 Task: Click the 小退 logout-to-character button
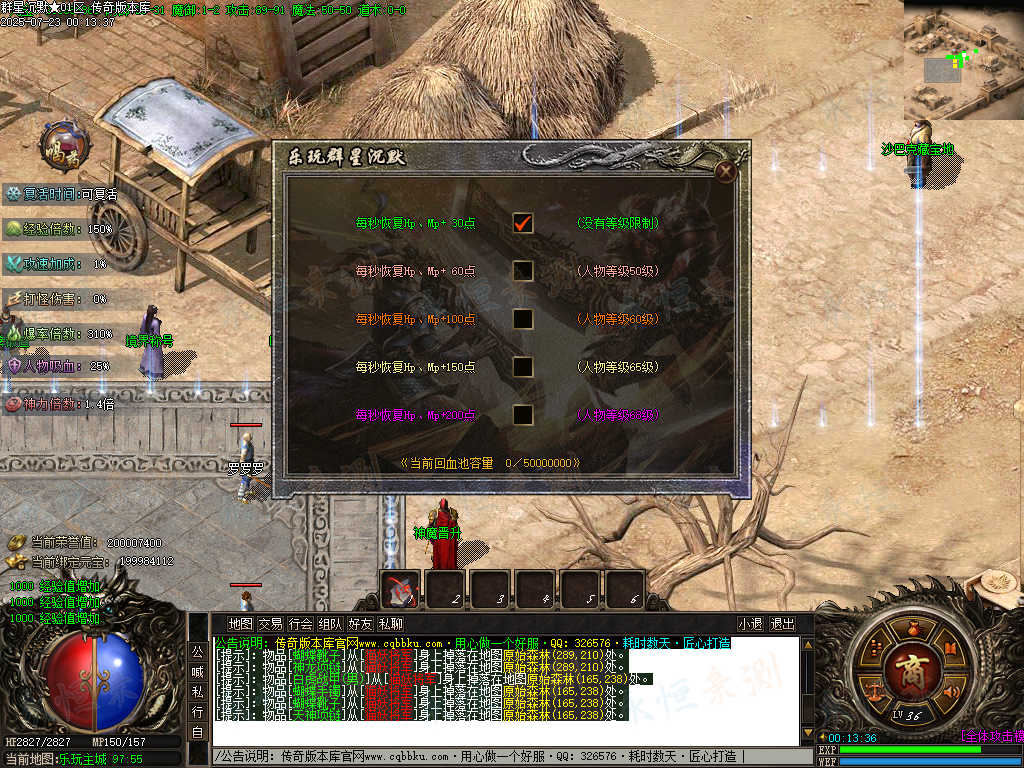[751, 624]
